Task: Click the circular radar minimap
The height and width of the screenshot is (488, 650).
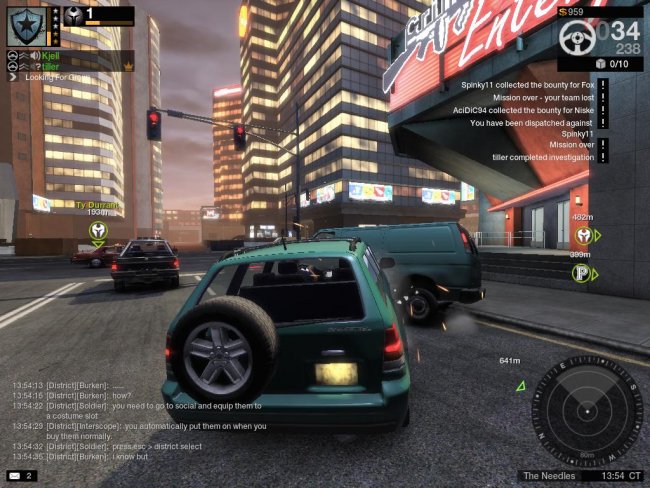Action: (587, 411)
